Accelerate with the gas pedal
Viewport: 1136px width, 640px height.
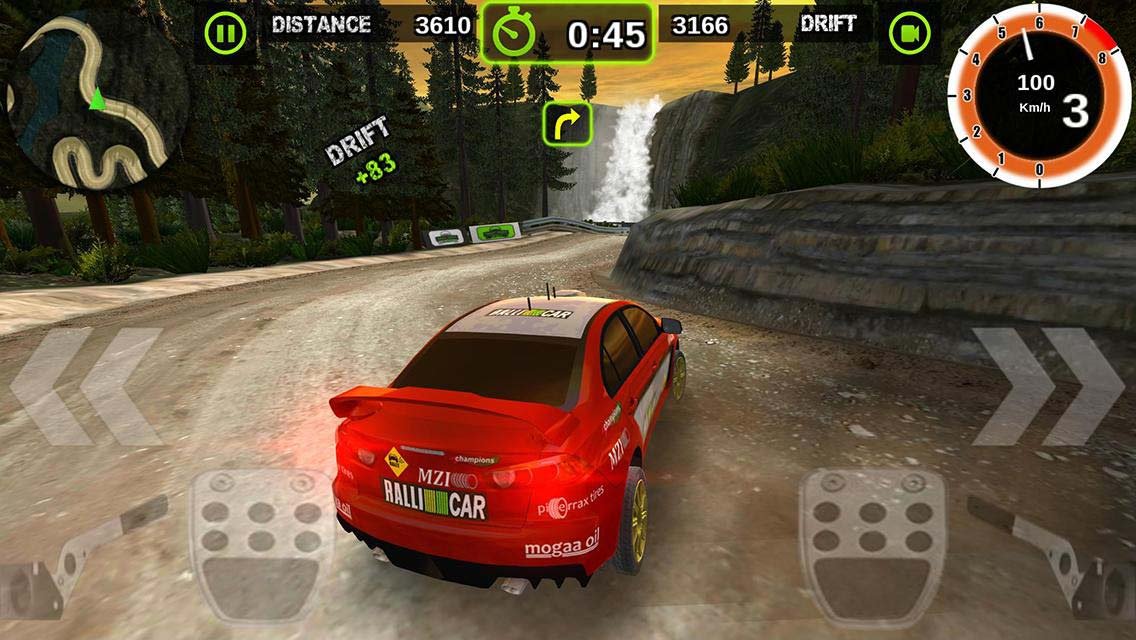[x=872, y=543]
